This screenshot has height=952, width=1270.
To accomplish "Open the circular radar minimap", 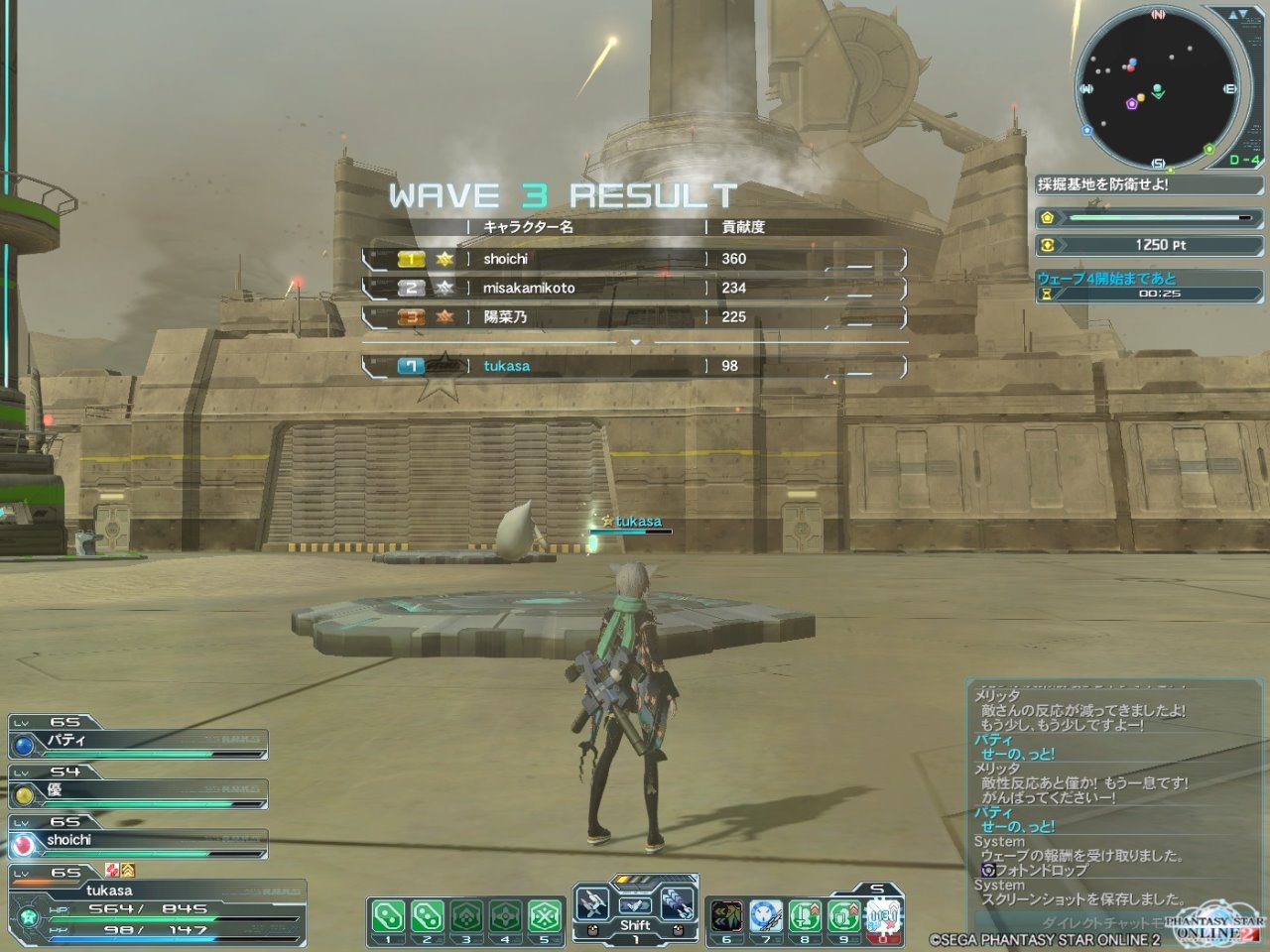I will click(x=1158, y=87).
